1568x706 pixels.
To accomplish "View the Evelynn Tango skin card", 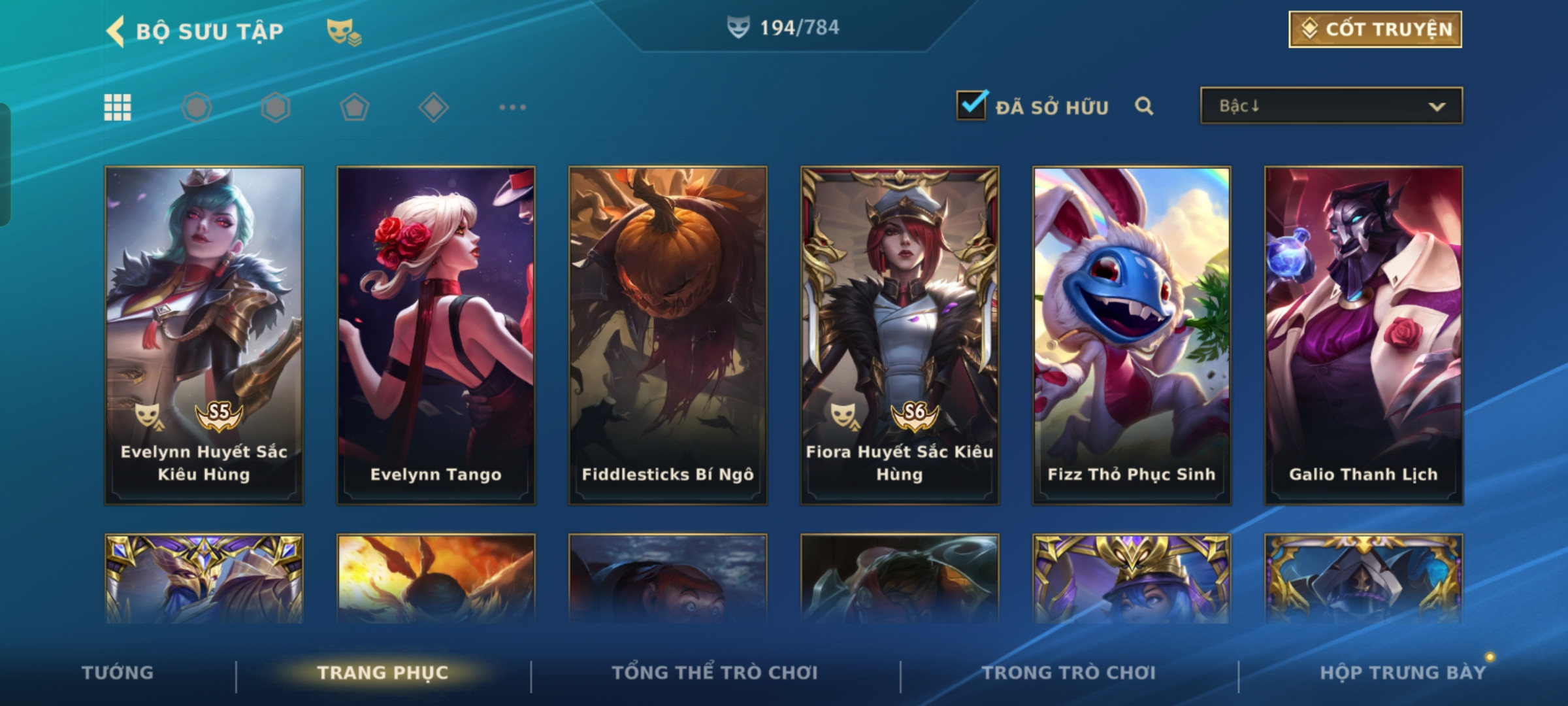I will 436,335.
